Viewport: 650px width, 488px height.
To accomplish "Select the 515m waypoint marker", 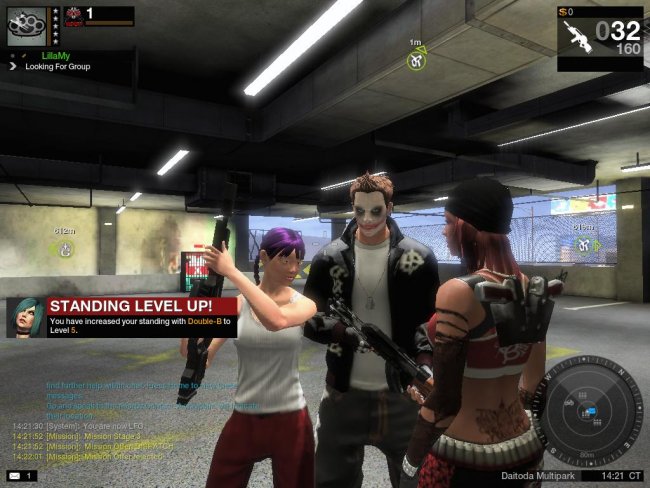I will (583, 242).
